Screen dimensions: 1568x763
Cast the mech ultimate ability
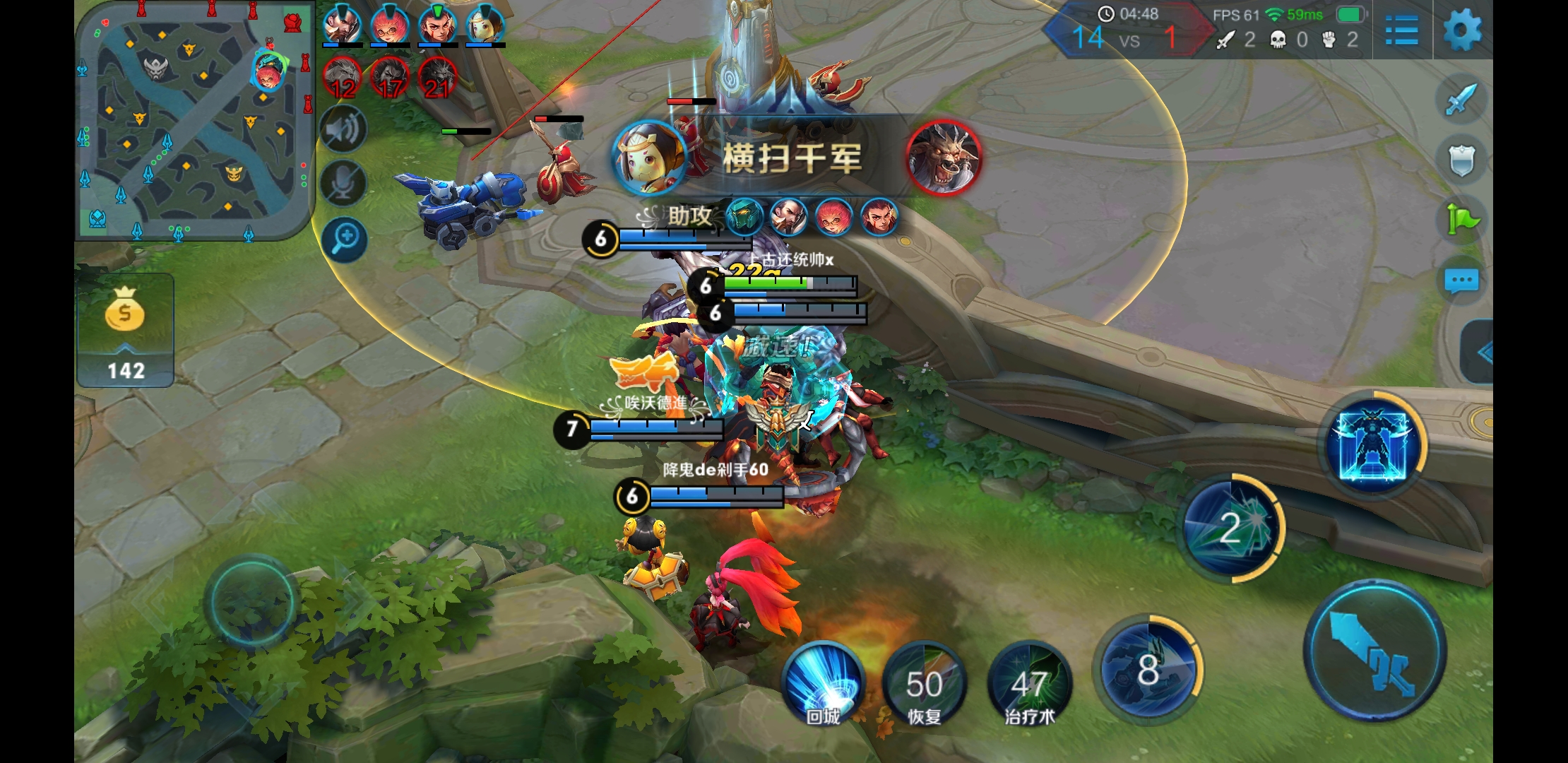[x=1372, y=443]
